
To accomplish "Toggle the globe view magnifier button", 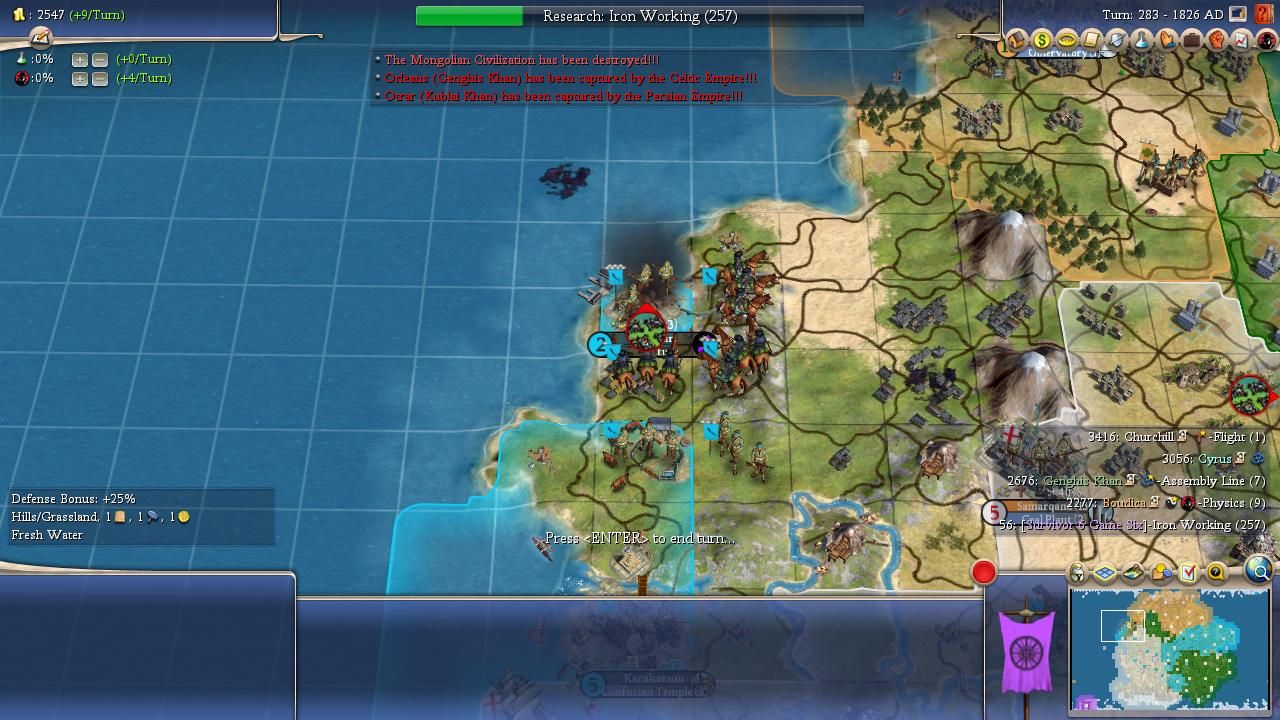I will 1259,571.
